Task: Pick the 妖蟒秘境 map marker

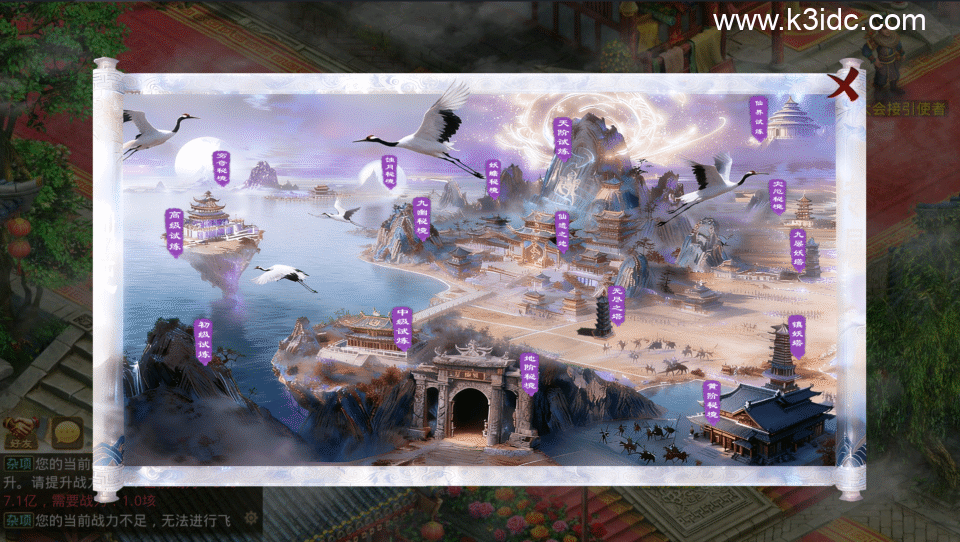Action: pyautogui.click(x=493, y=181)
